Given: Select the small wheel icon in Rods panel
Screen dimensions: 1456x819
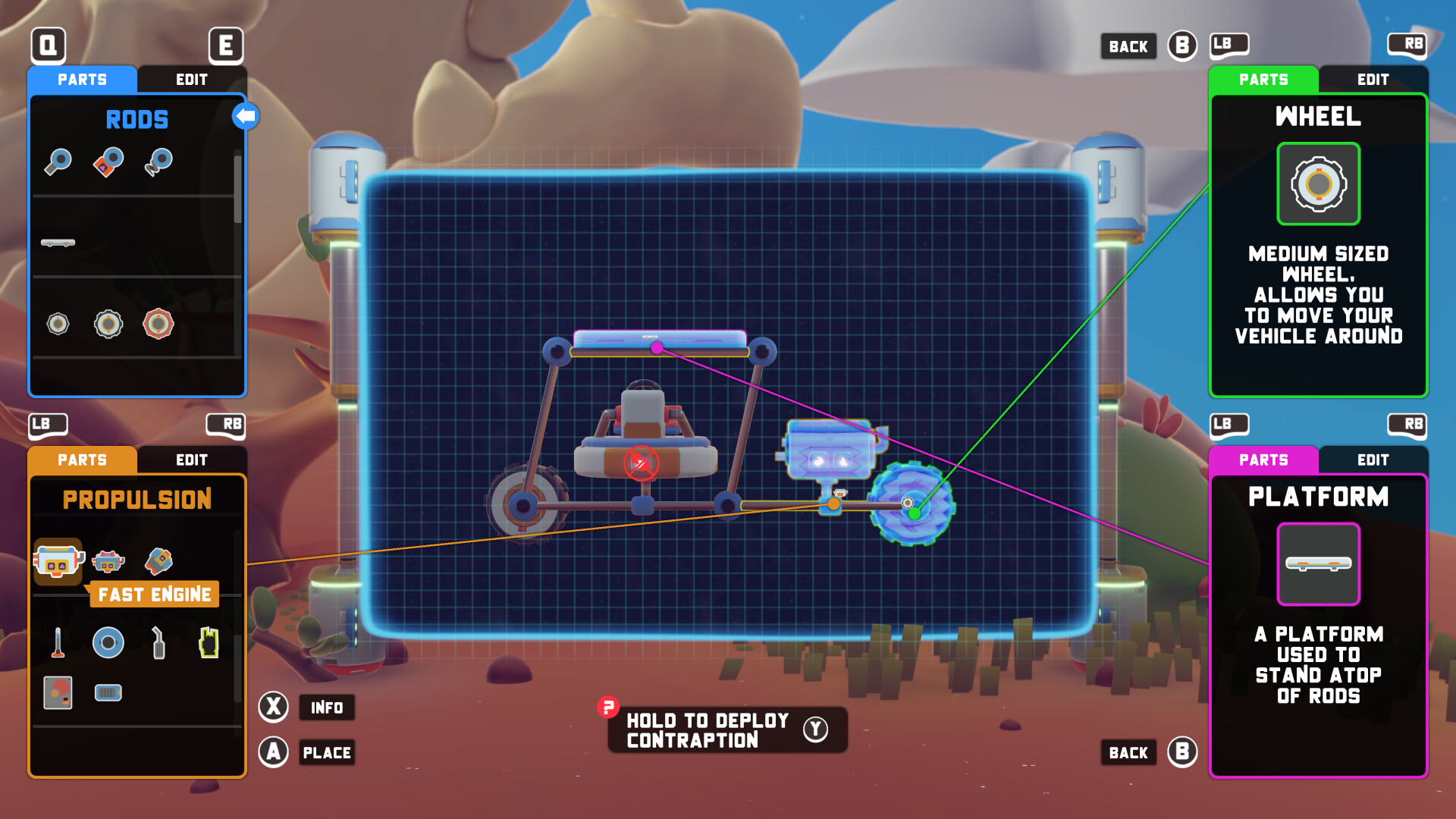Looking at the screenshot, I should pyautogui.click(x=58, y=322).
